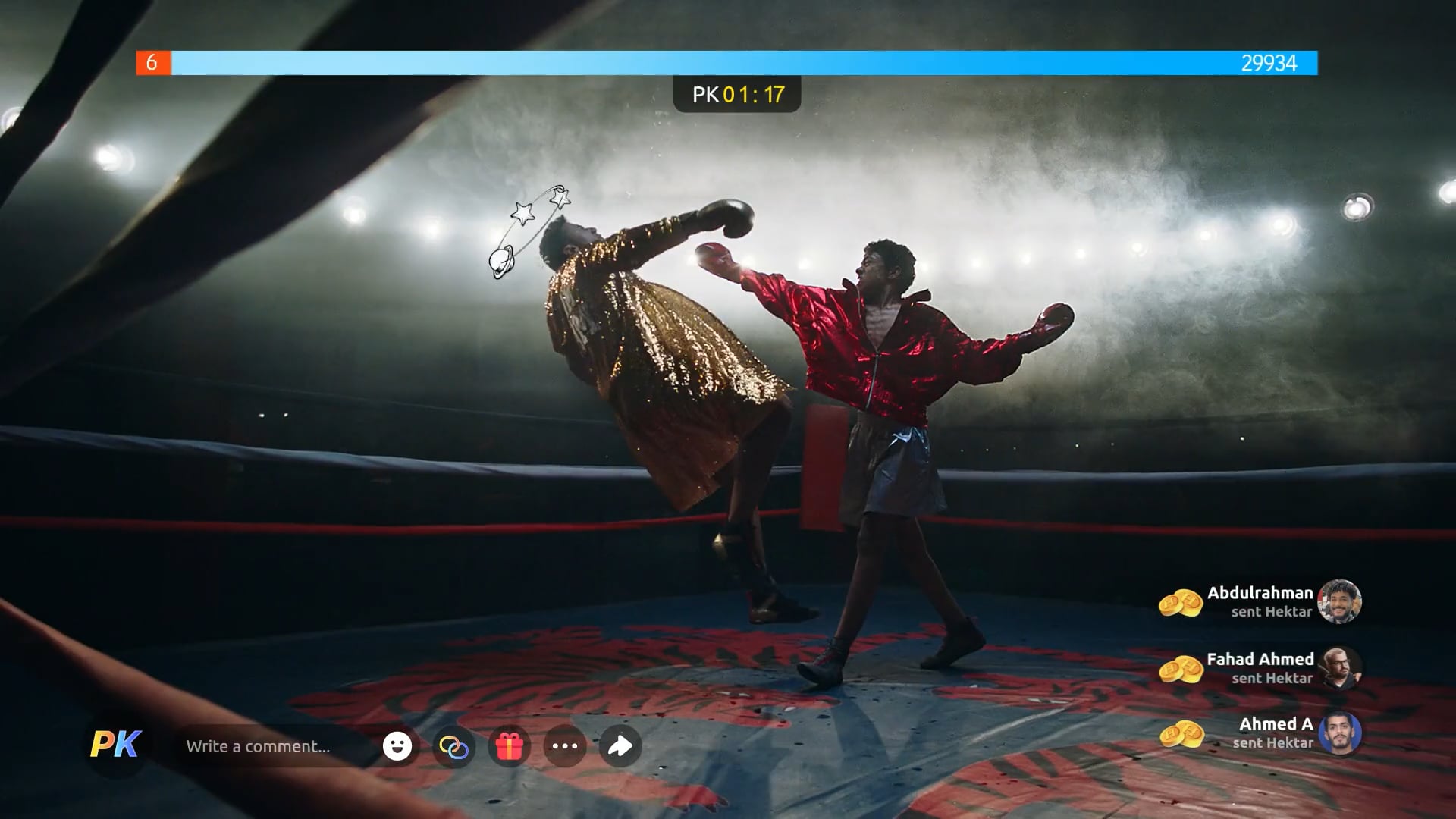Tap the linked rings icon
The width and height of the screenshot is (1456, 819).
click(x=453, y=747)
